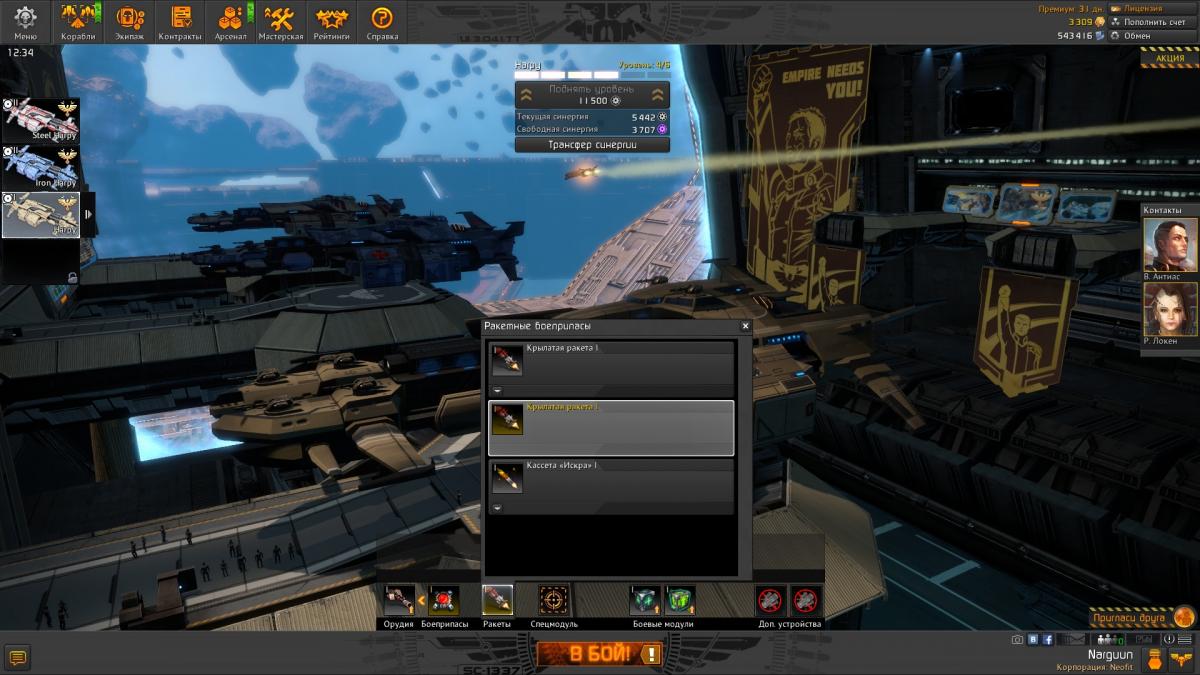
Task: Open the chat speech bubble button
Action: pyautogui.click(x=17, y=657)
